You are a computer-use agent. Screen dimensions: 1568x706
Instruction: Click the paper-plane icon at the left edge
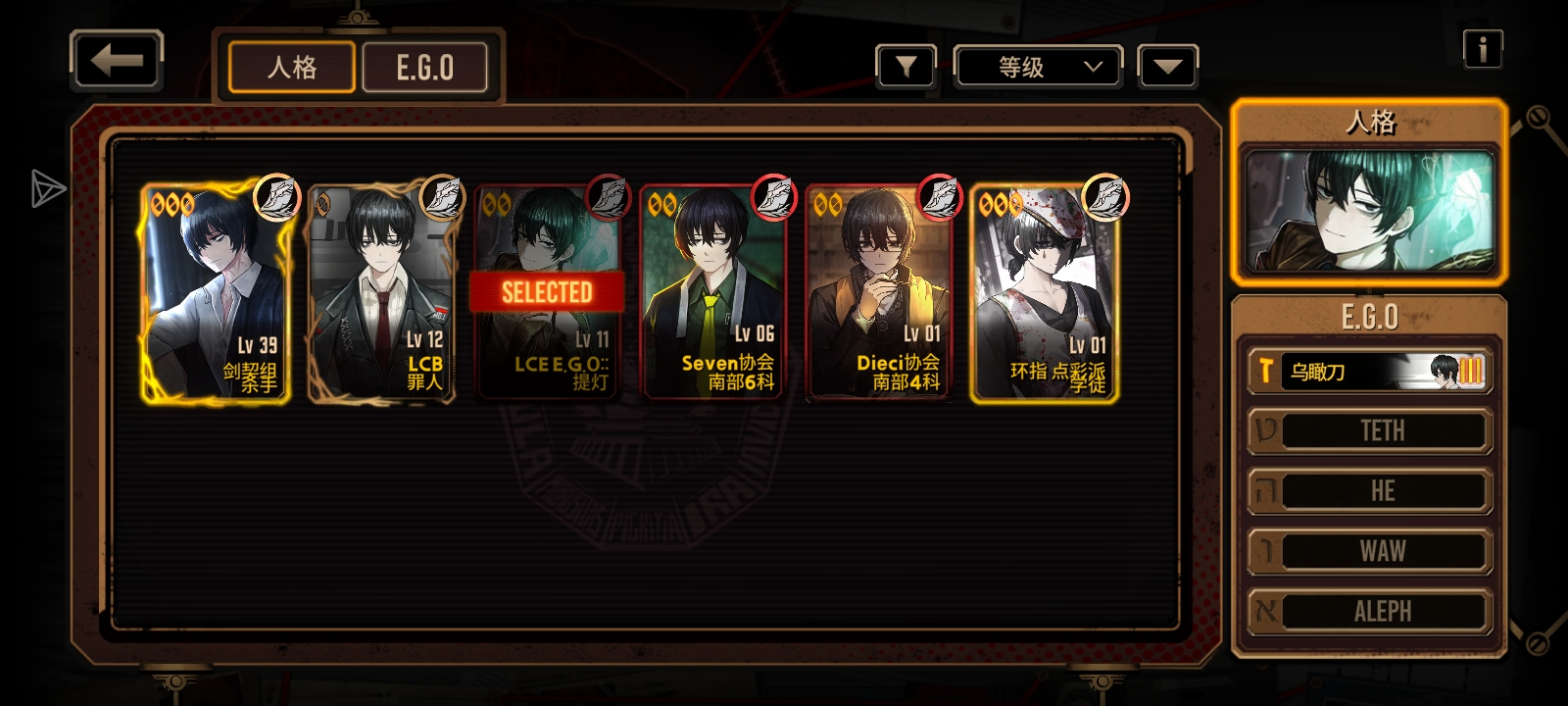(47, 188)
